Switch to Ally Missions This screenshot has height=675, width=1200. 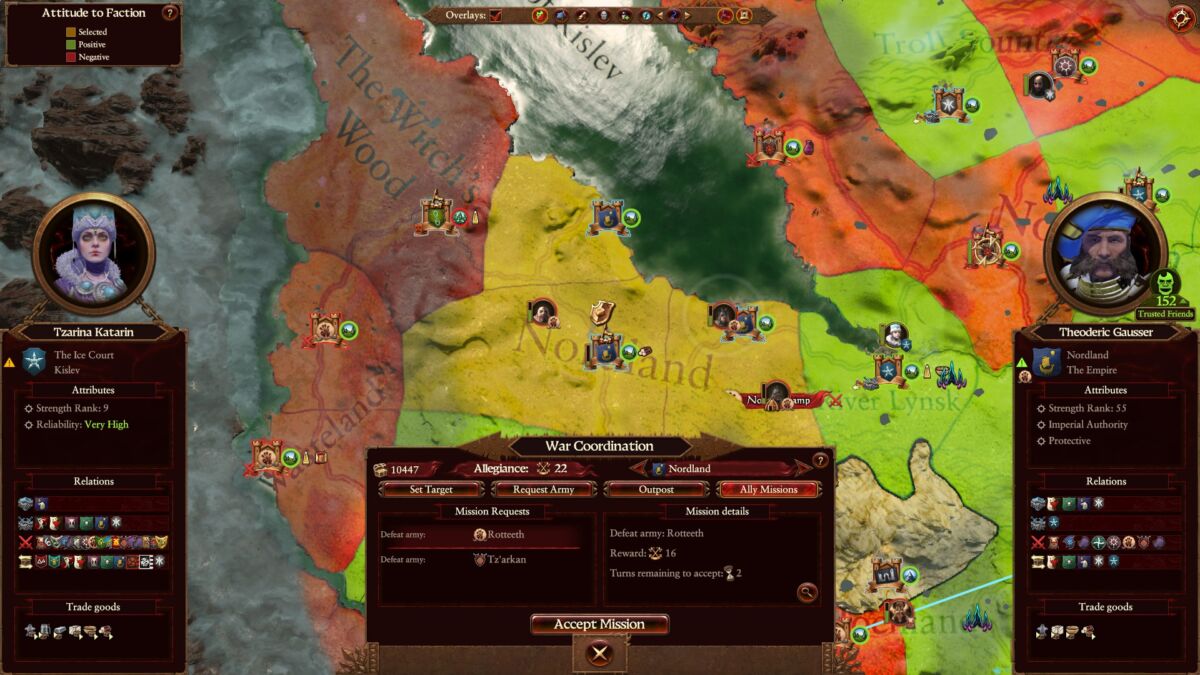(768, 490)
